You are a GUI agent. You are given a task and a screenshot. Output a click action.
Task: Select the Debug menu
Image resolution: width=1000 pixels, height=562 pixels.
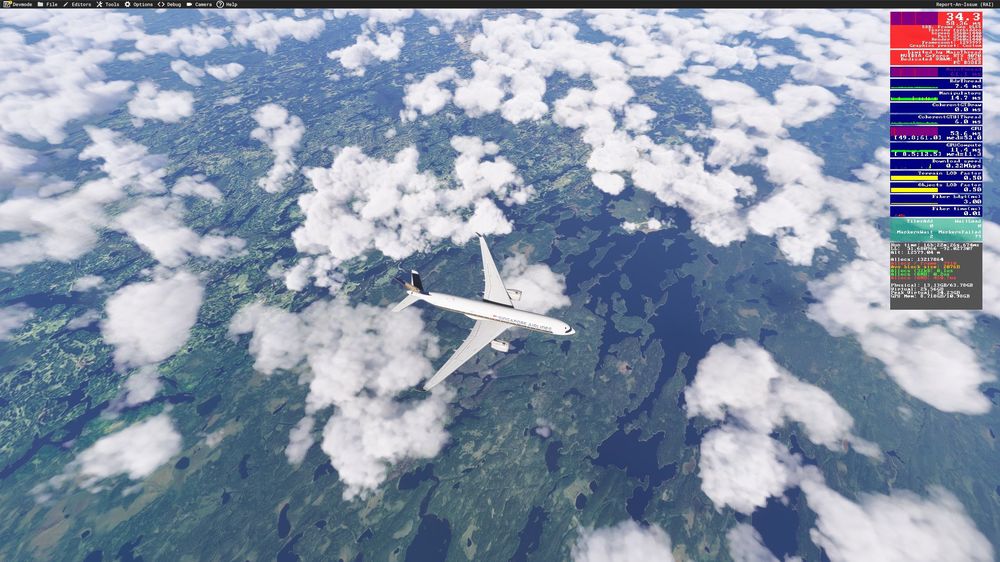pyautogui.click(x=174, y=4)
